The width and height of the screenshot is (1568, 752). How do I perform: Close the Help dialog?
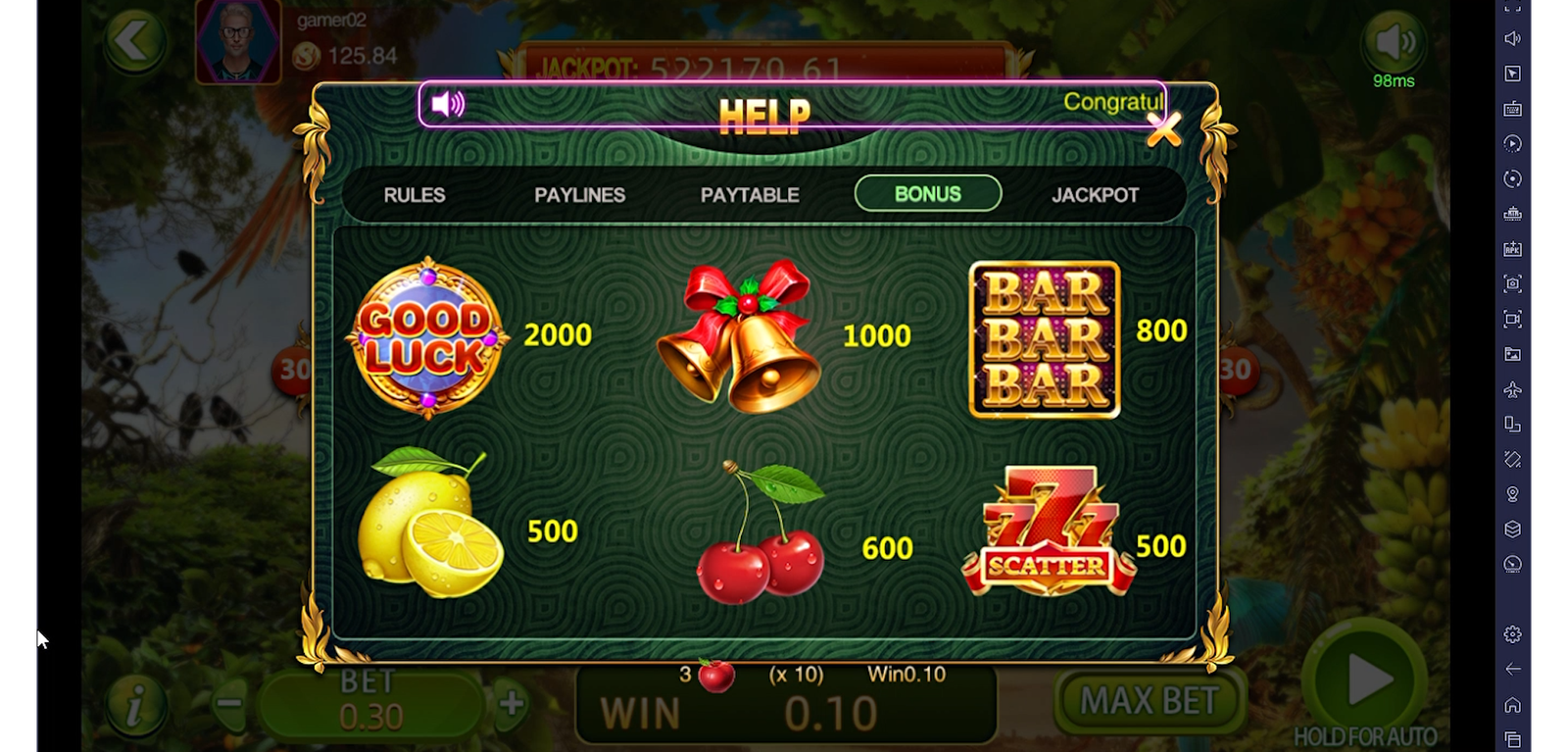1163,129
